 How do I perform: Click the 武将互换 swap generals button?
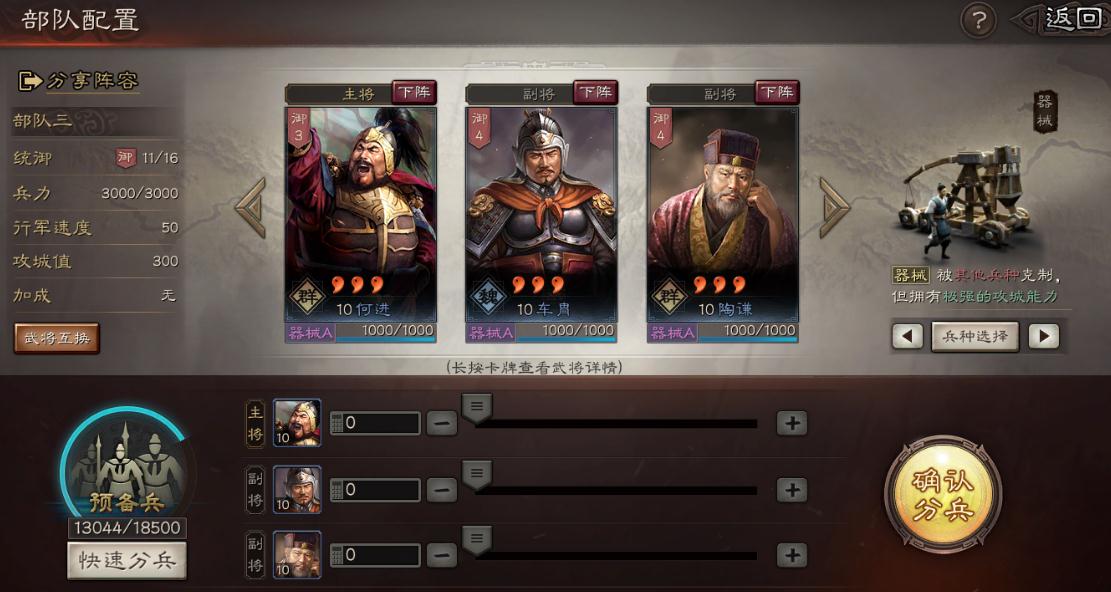pos(56,338)
